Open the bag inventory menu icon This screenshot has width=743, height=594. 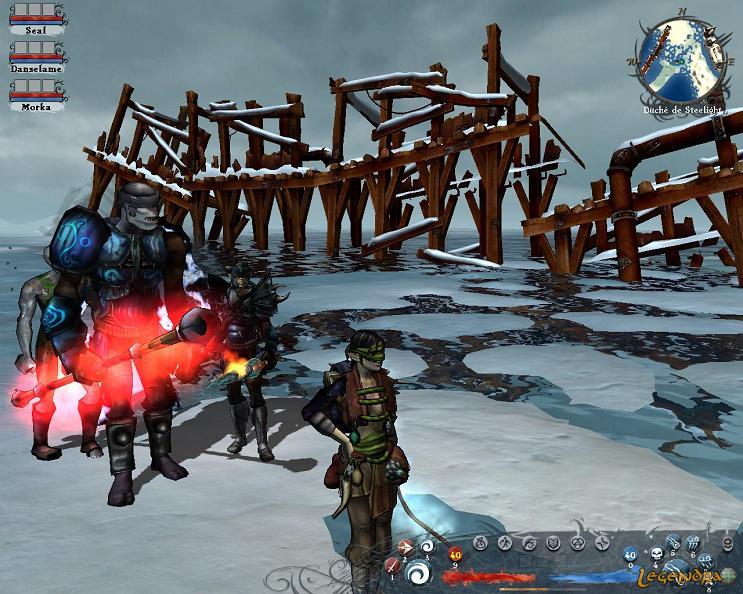[481, 543]
